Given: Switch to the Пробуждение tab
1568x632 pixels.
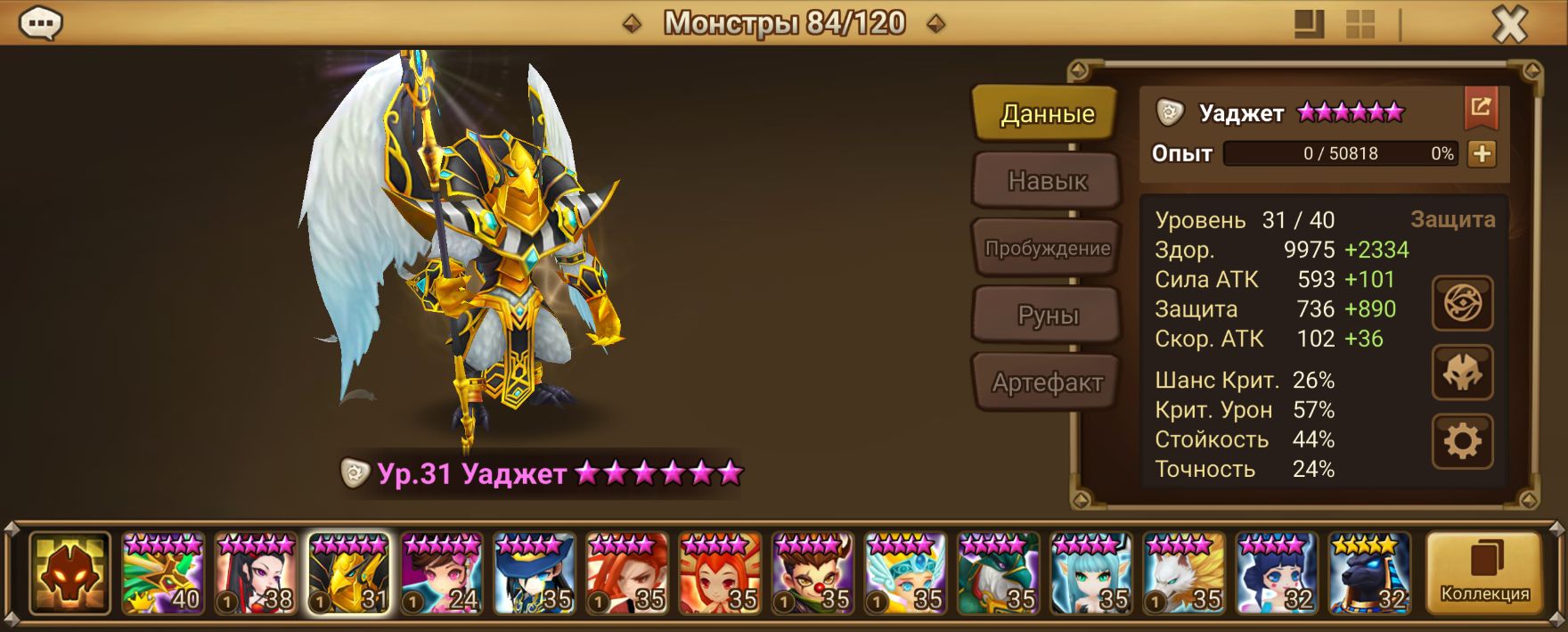Looking at the screenshot, I should [x=1047, y=249].
